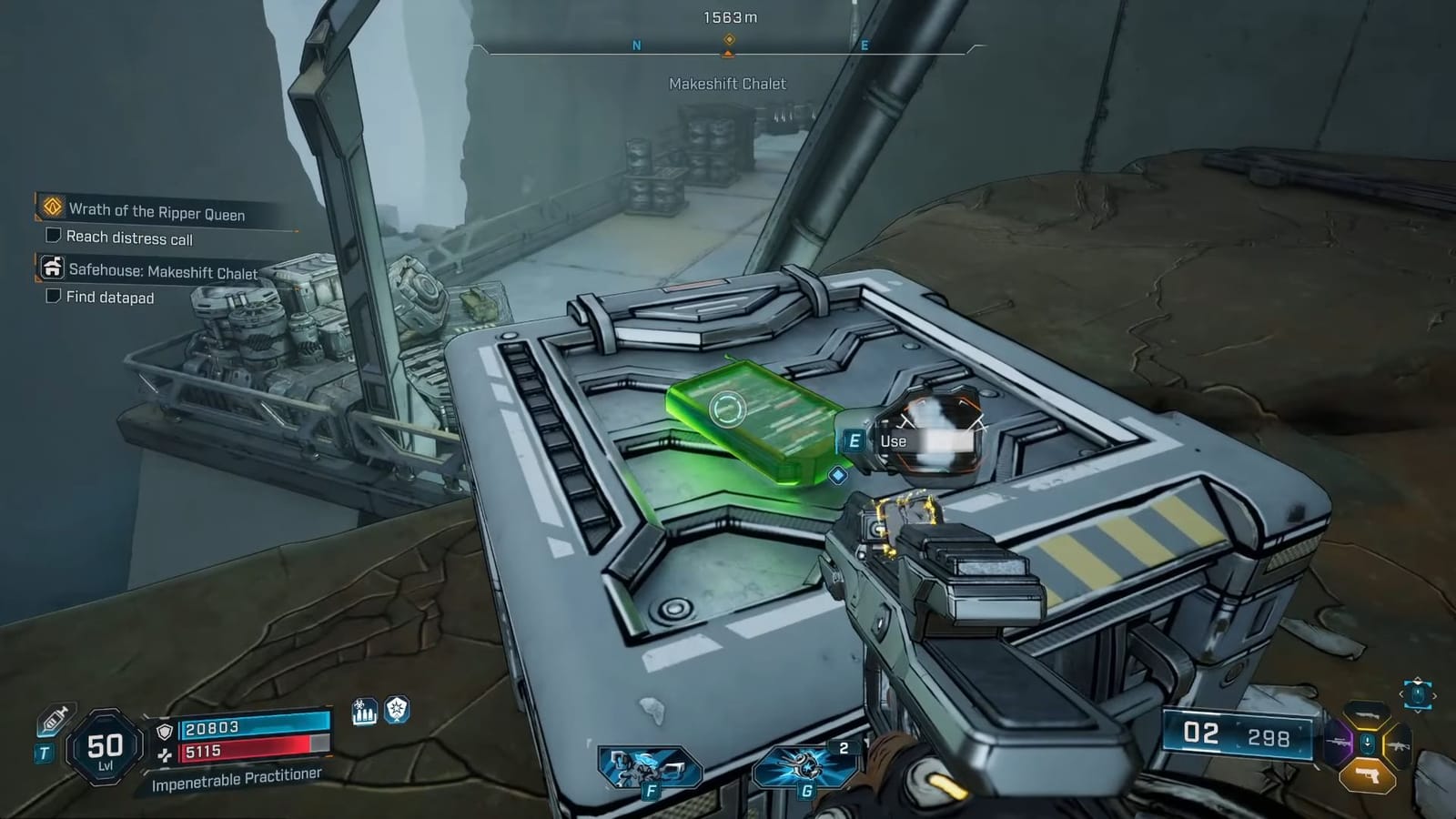This screenshot has width=1456, height=819.
Task: Select the sniper rifle weapon slot
Action: 1337,743
